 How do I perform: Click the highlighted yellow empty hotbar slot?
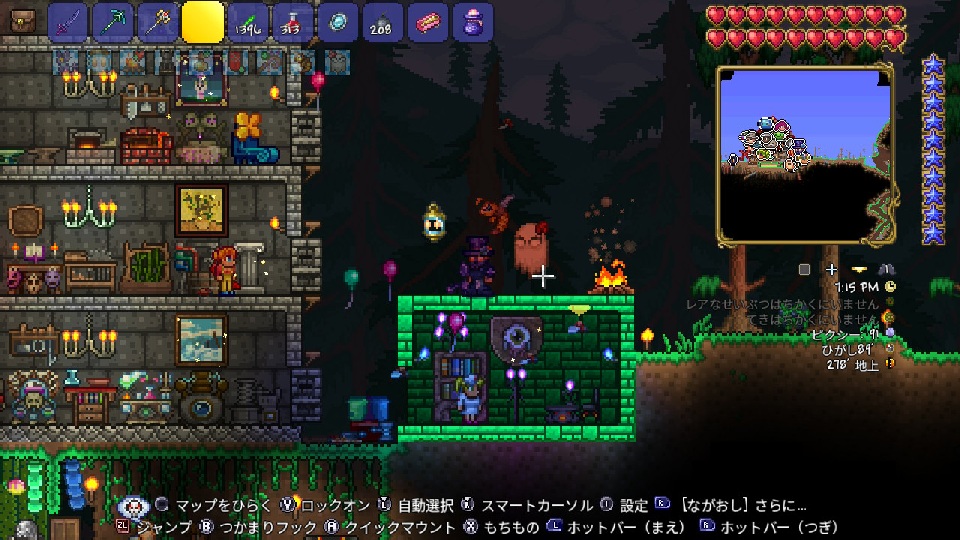pyautogui.click(x=203, y=22)
